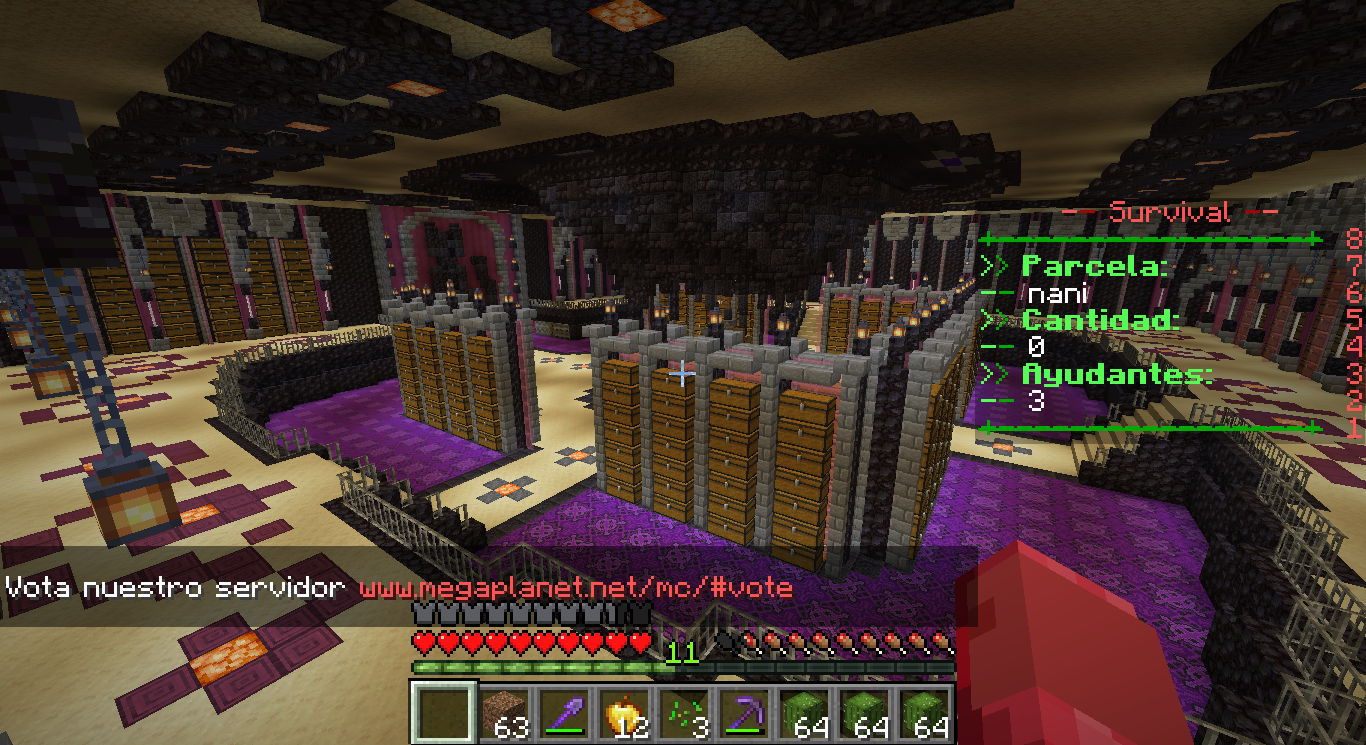This screenshot has height=745, width=1366.
Task: Select the dirt block stack slot
Action: tap(504, 713)
